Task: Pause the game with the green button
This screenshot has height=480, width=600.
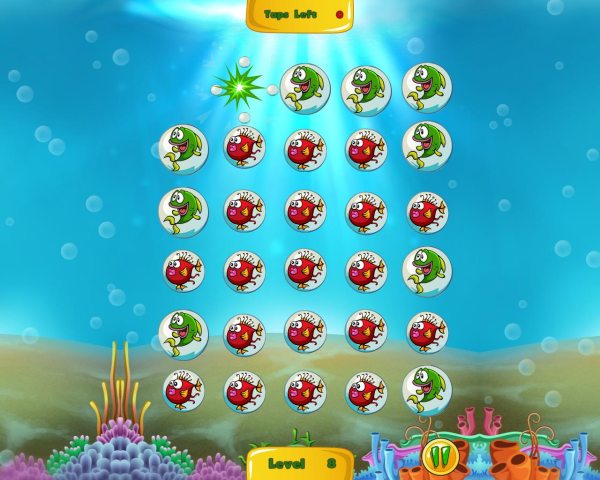Action: point(437,455)
